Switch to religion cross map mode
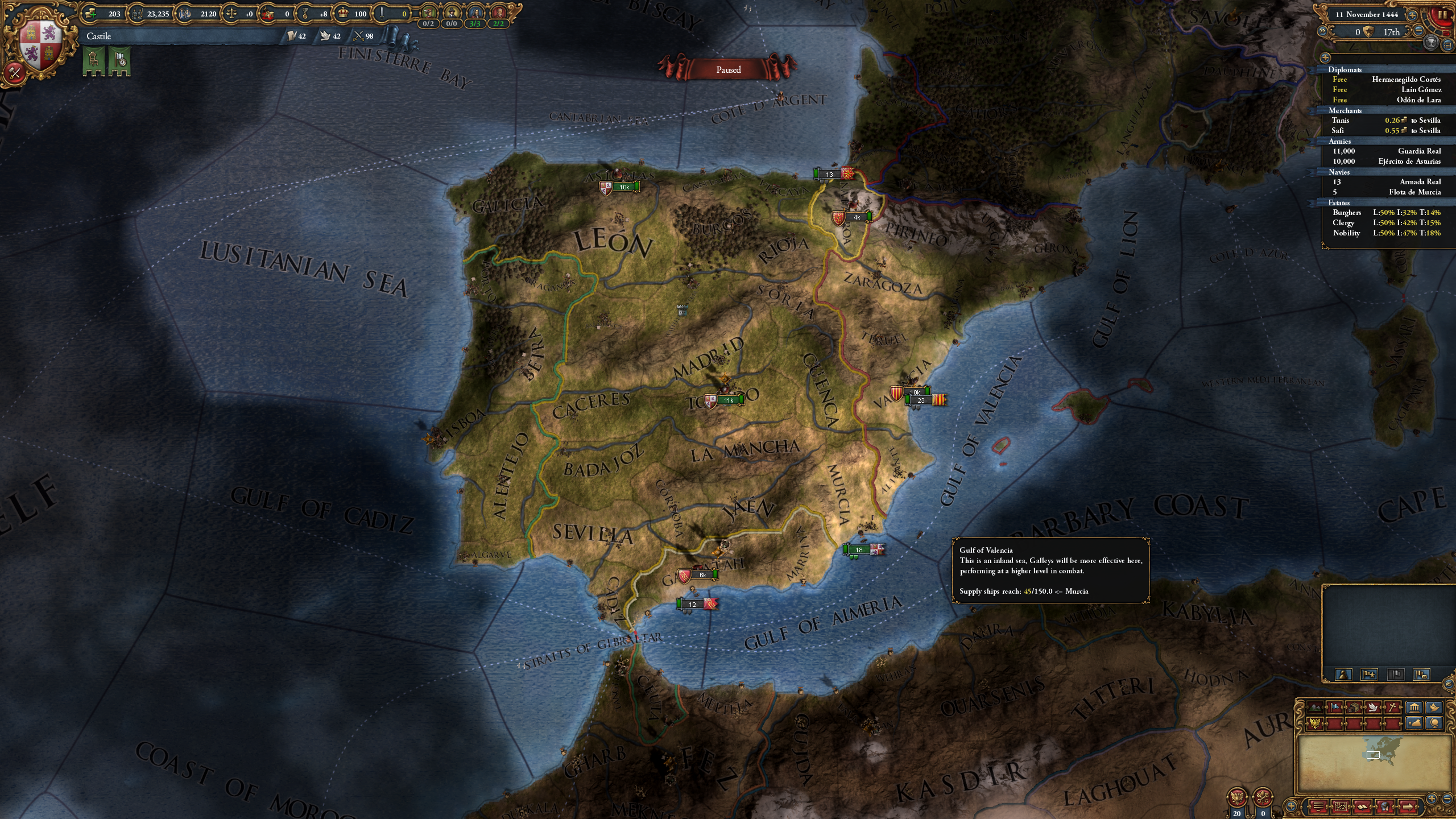The image size is (1456, 819). pos(1392,708)
